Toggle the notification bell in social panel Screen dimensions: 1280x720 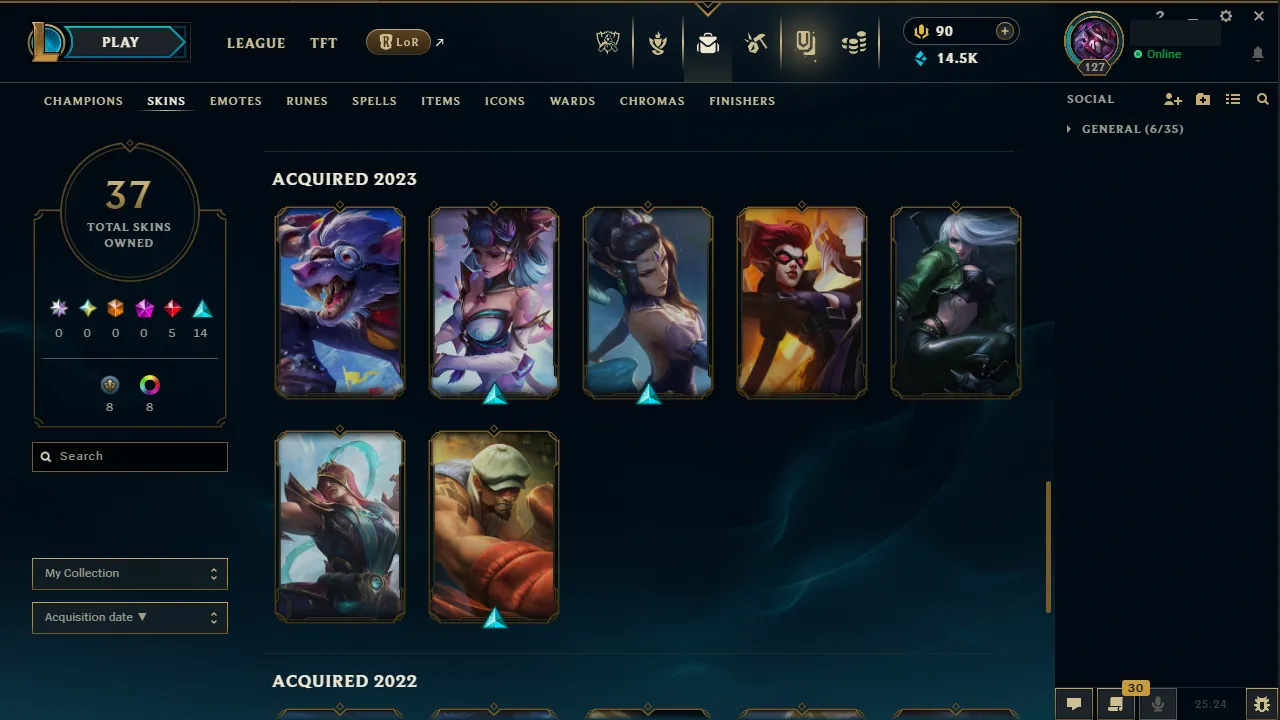1258,54
